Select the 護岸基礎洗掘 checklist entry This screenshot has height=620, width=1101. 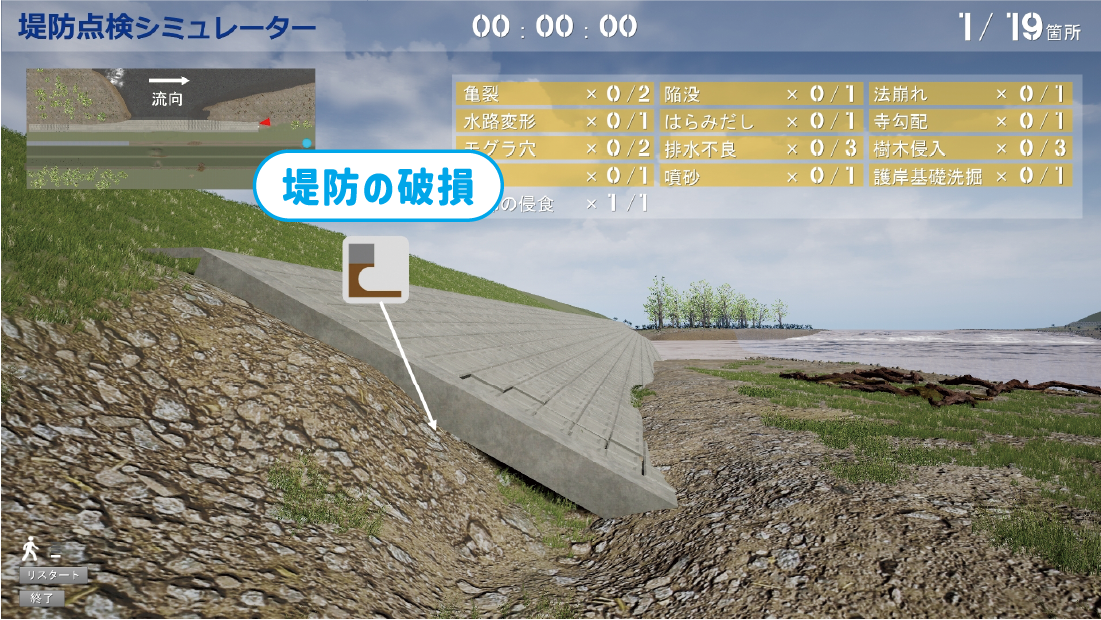[969, 176]
